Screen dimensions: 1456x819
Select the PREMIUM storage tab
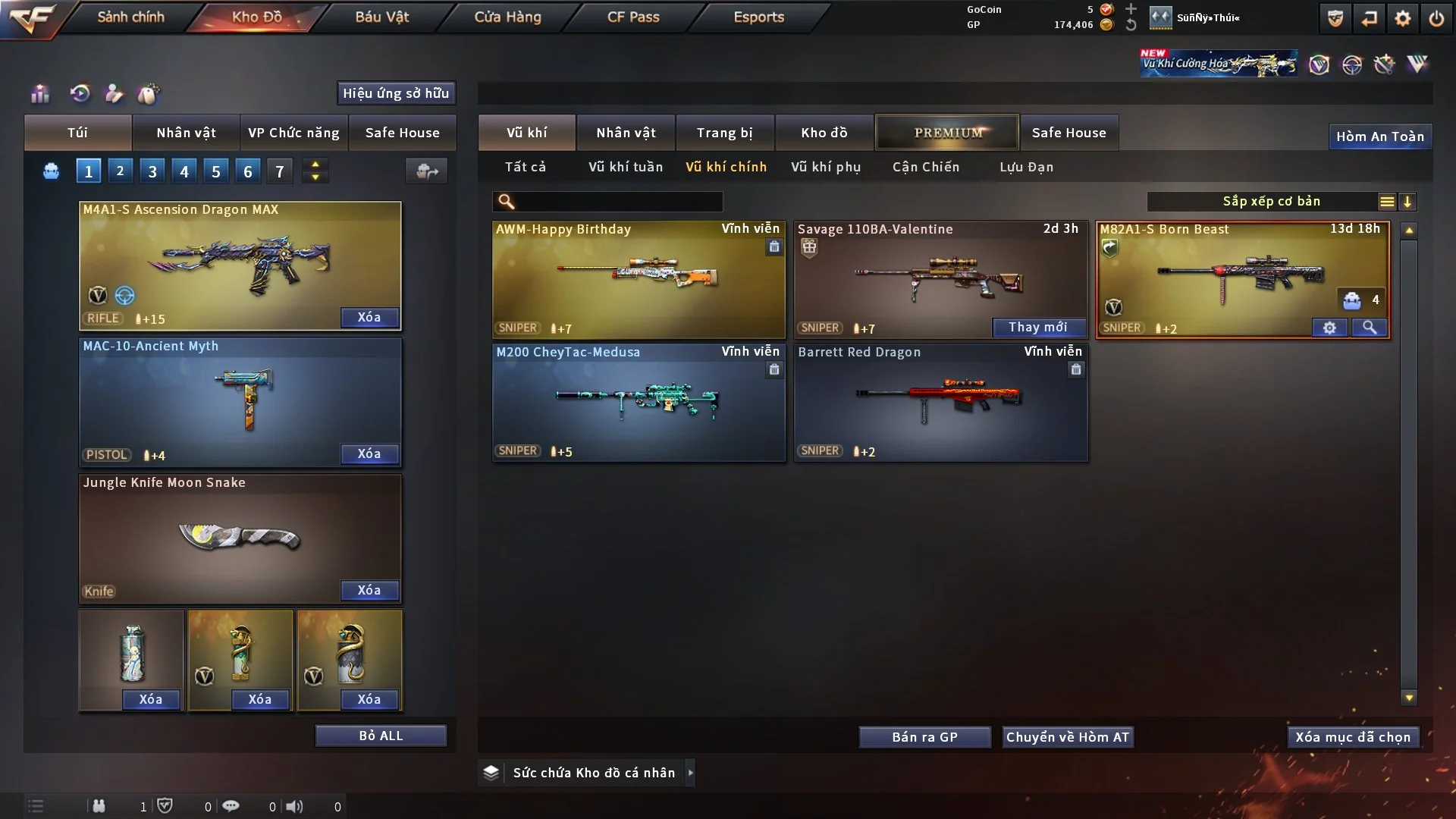pyautogui.click(x=947, y=133)
